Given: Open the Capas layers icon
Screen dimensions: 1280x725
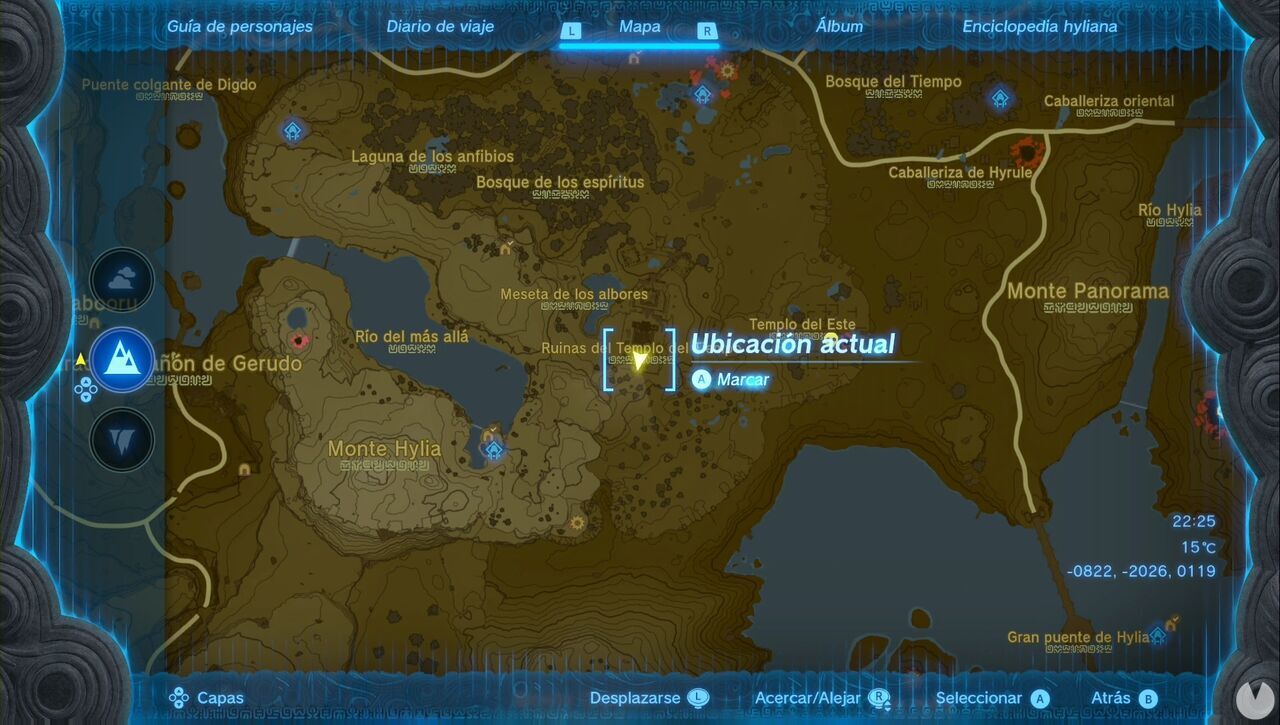Looking at the screenshot, I should point(181,697).
